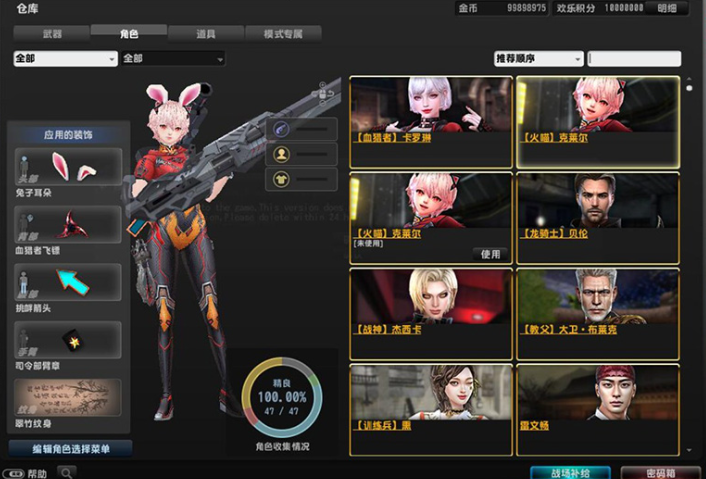Viewport: 706px width, 479px height.
Task: Select the 挑衅箭头 arrow decoration slot
Action: point(69,283)
